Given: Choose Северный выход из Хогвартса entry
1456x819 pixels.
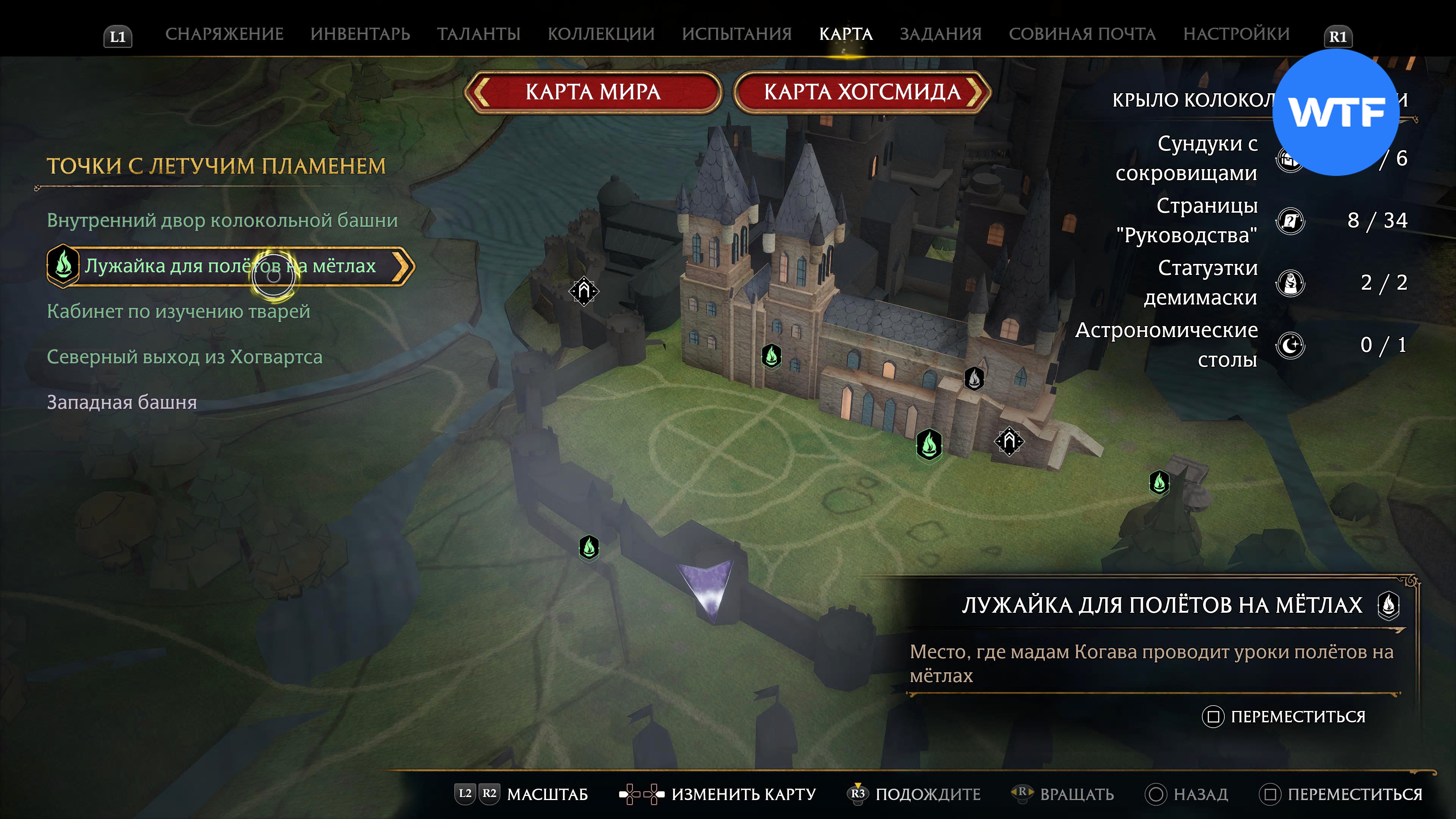Looking at the screenshot, I should tap(184, 357).
